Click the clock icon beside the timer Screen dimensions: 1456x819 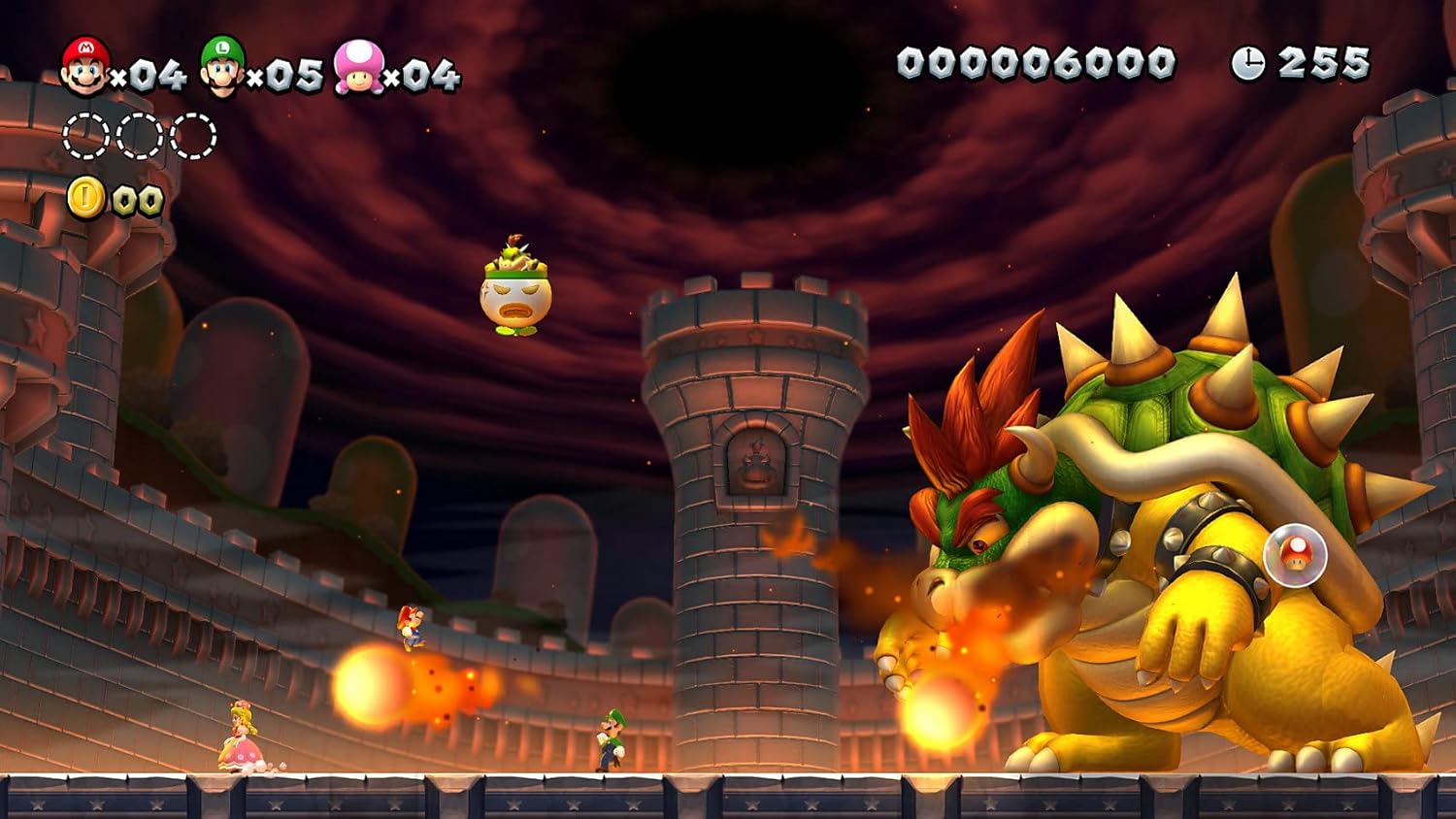coord(1252,60)
